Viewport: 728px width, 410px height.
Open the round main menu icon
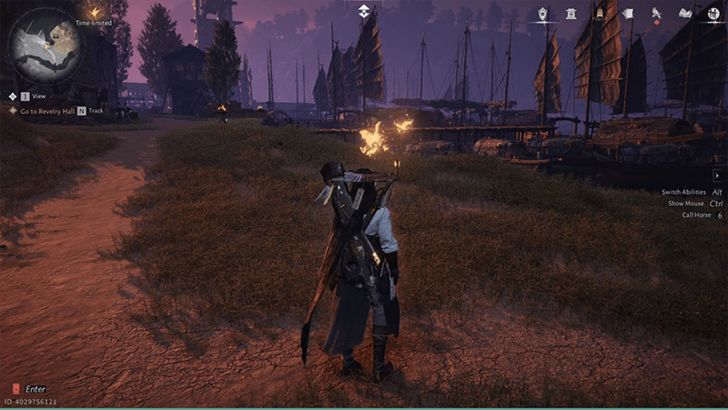click(x=714, y=14)
